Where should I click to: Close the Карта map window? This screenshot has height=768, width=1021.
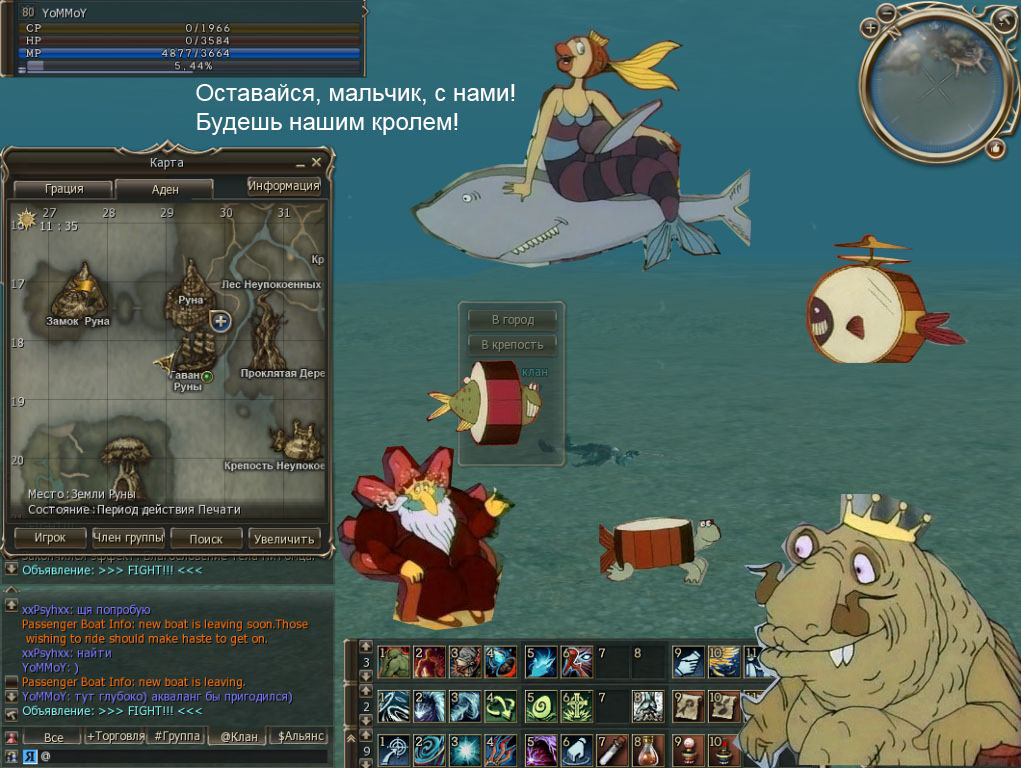pyautogui.click(x=317, y=162)
